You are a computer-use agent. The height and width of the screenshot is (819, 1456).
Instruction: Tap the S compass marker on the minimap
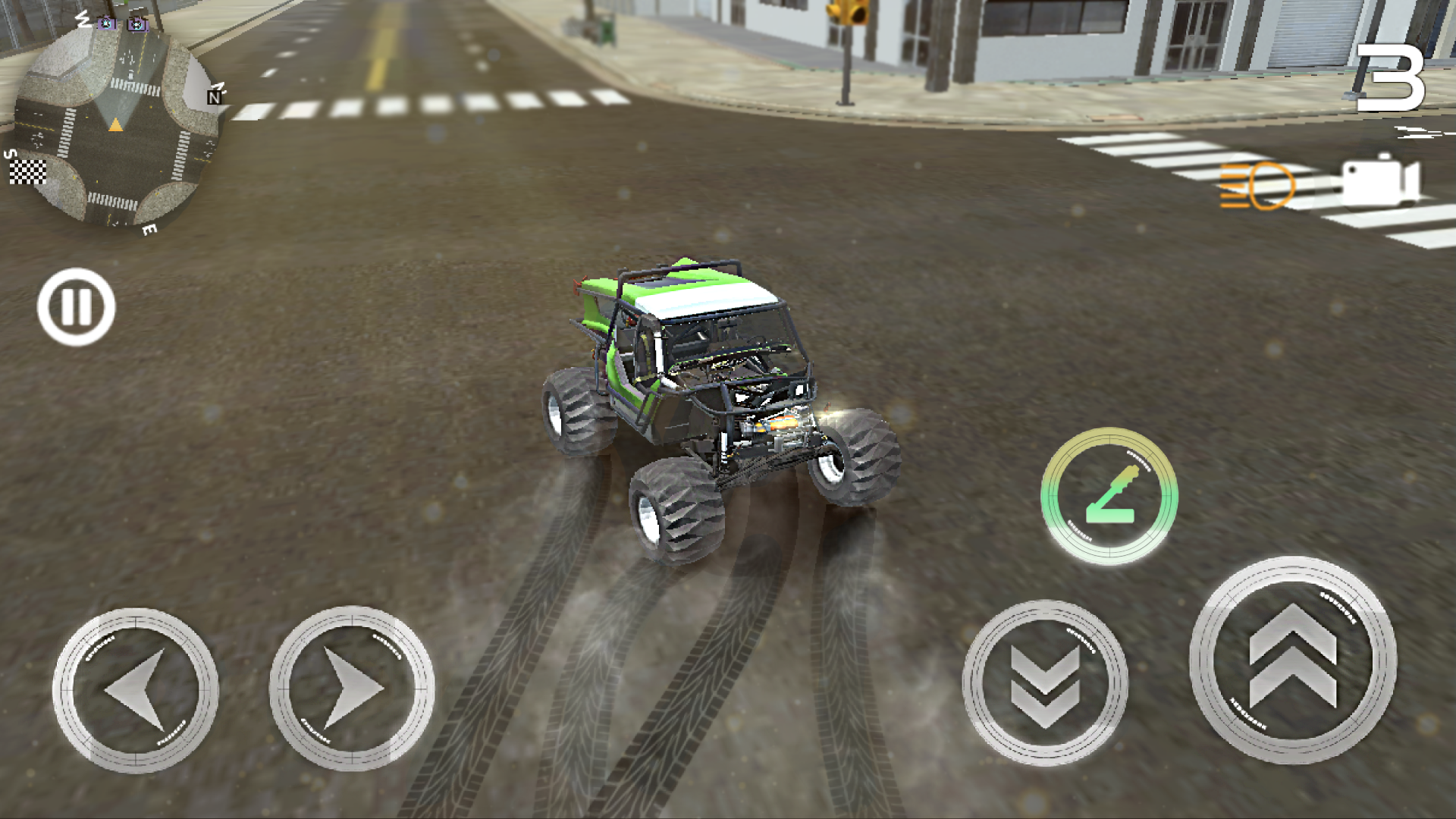click(x=11, y=155)
